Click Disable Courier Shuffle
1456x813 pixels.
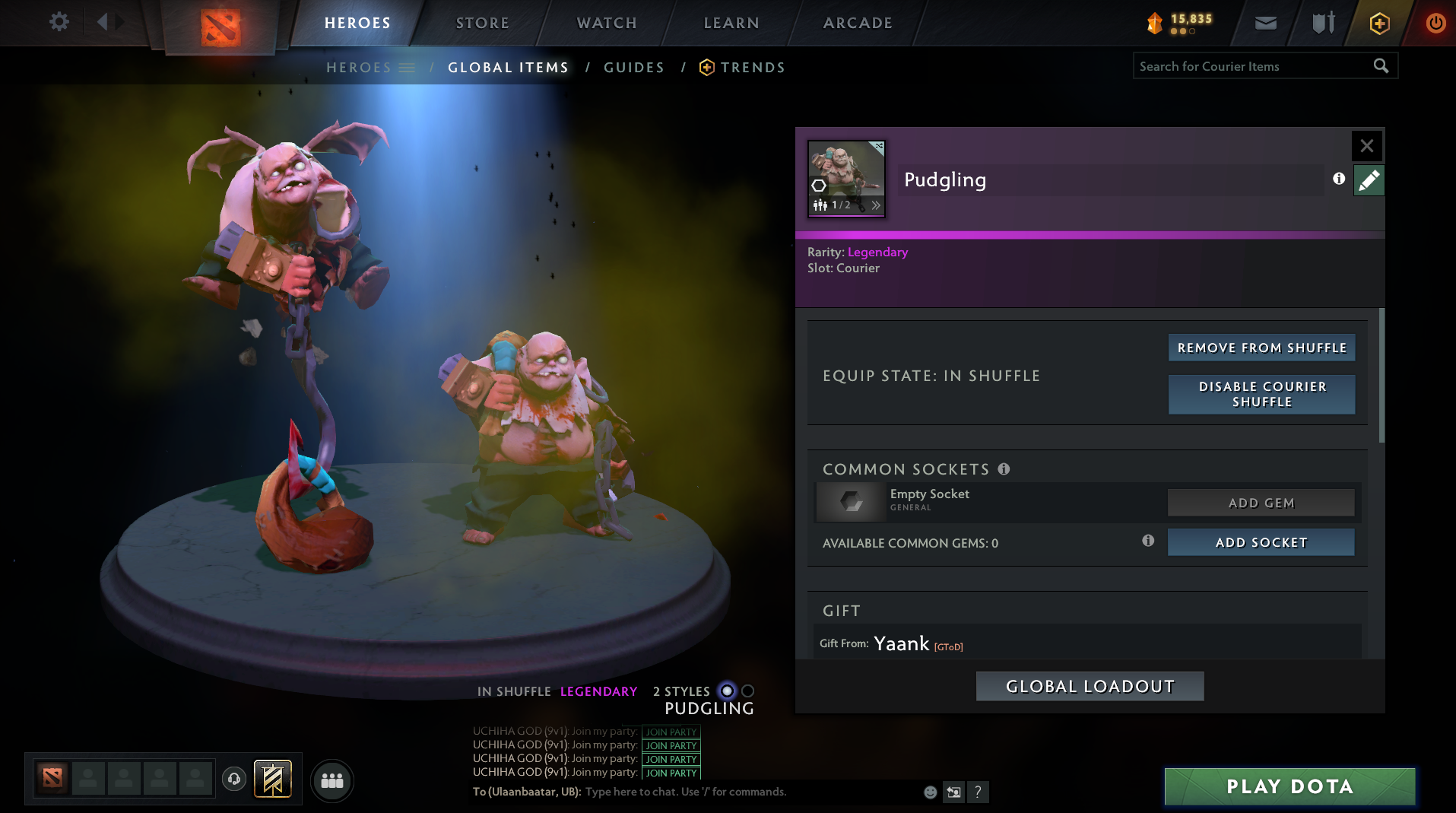(x=1261, y=394)
